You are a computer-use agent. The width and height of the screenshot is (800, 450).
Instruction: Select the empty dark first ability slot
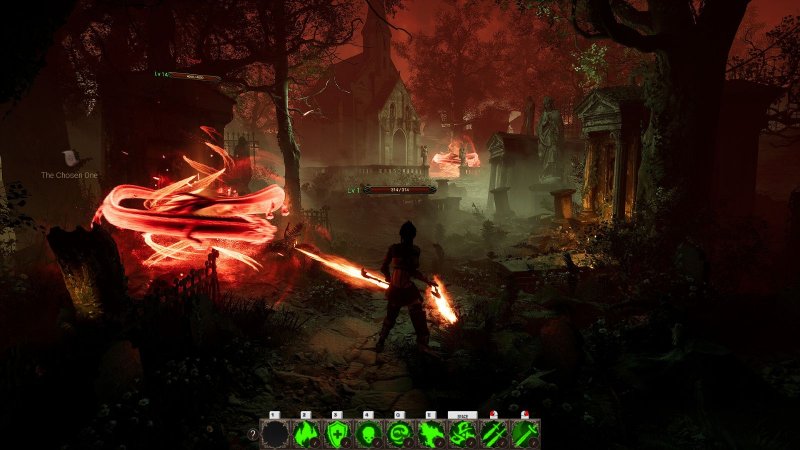(274, 433)
